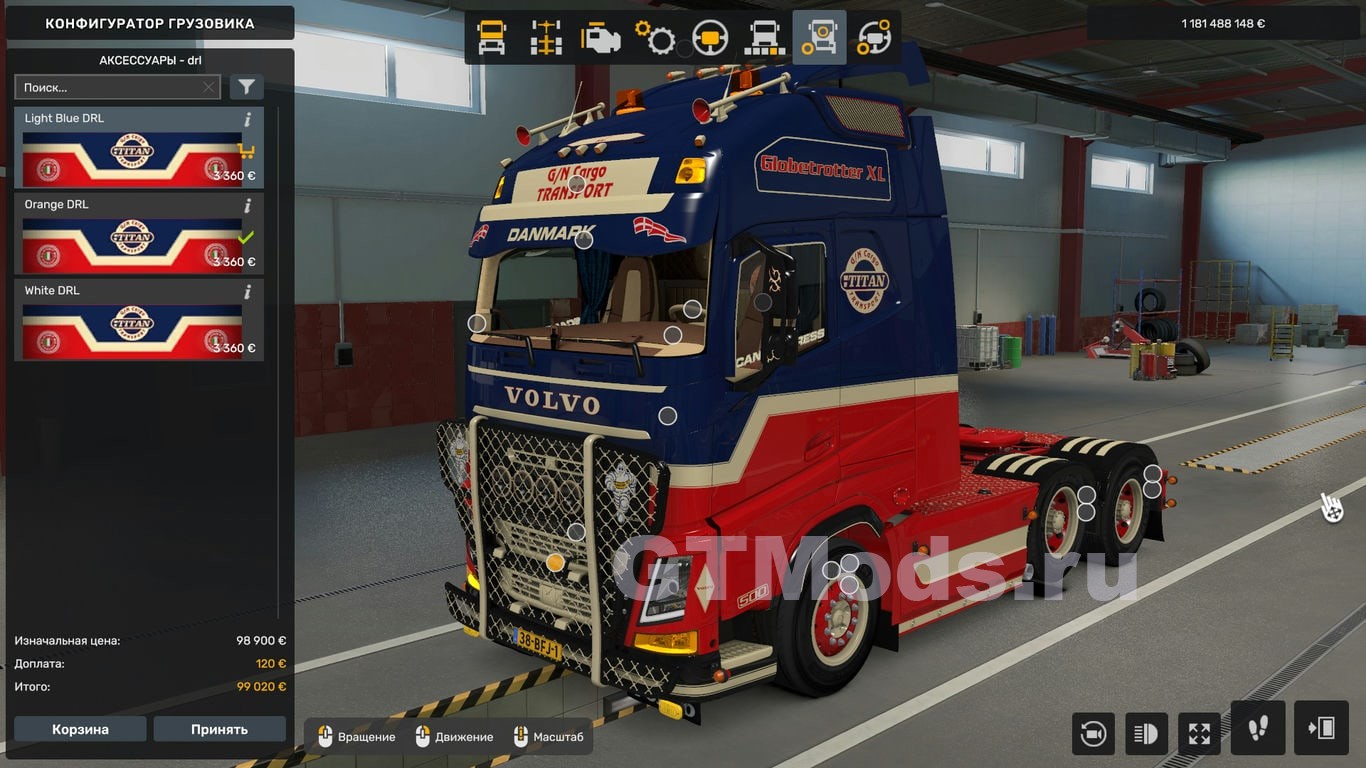1366x768 pixels.
Task: Show info for Light Blue DRL
Action: click(x=248, y=119)
